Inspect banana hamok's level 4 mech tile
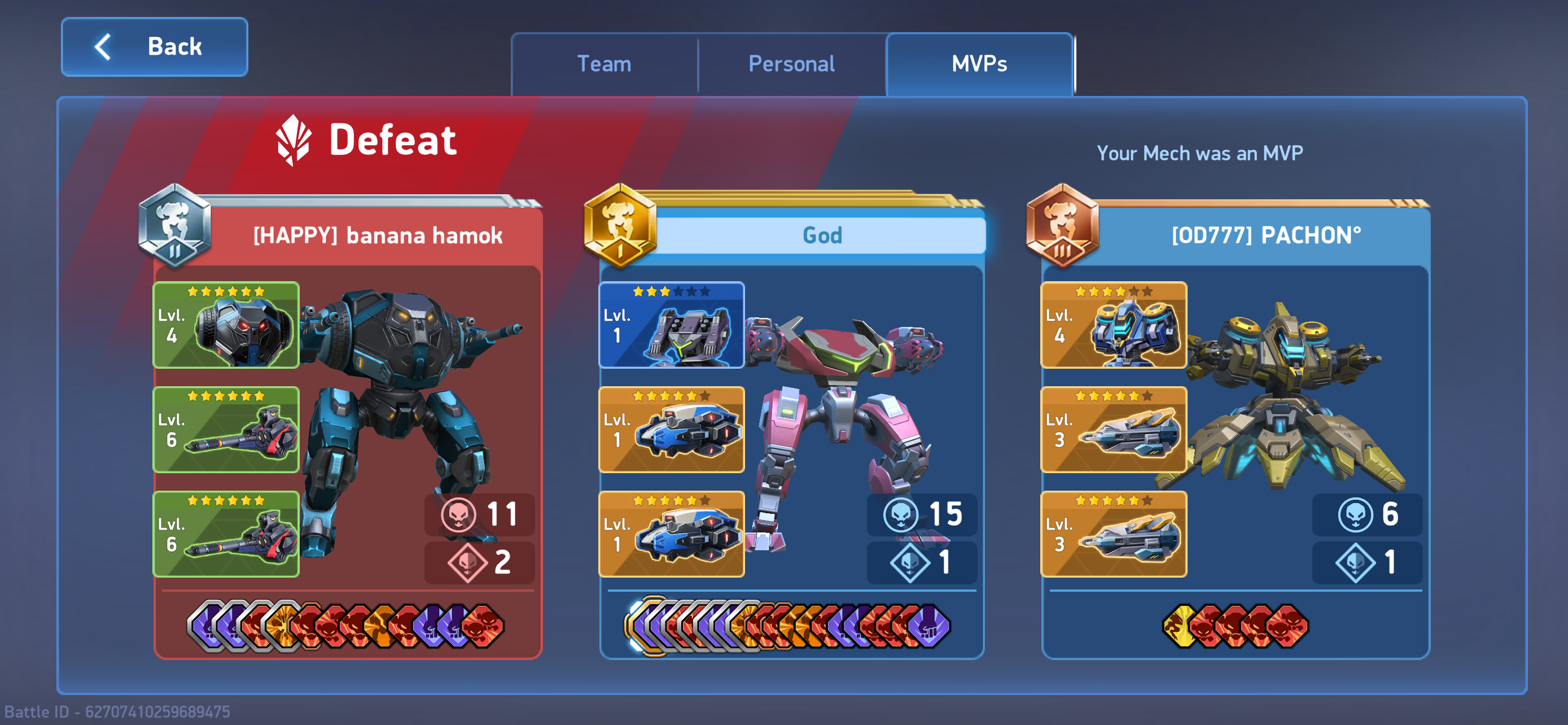The height and width of the screenshot is (725, 1568). [226, 325]
